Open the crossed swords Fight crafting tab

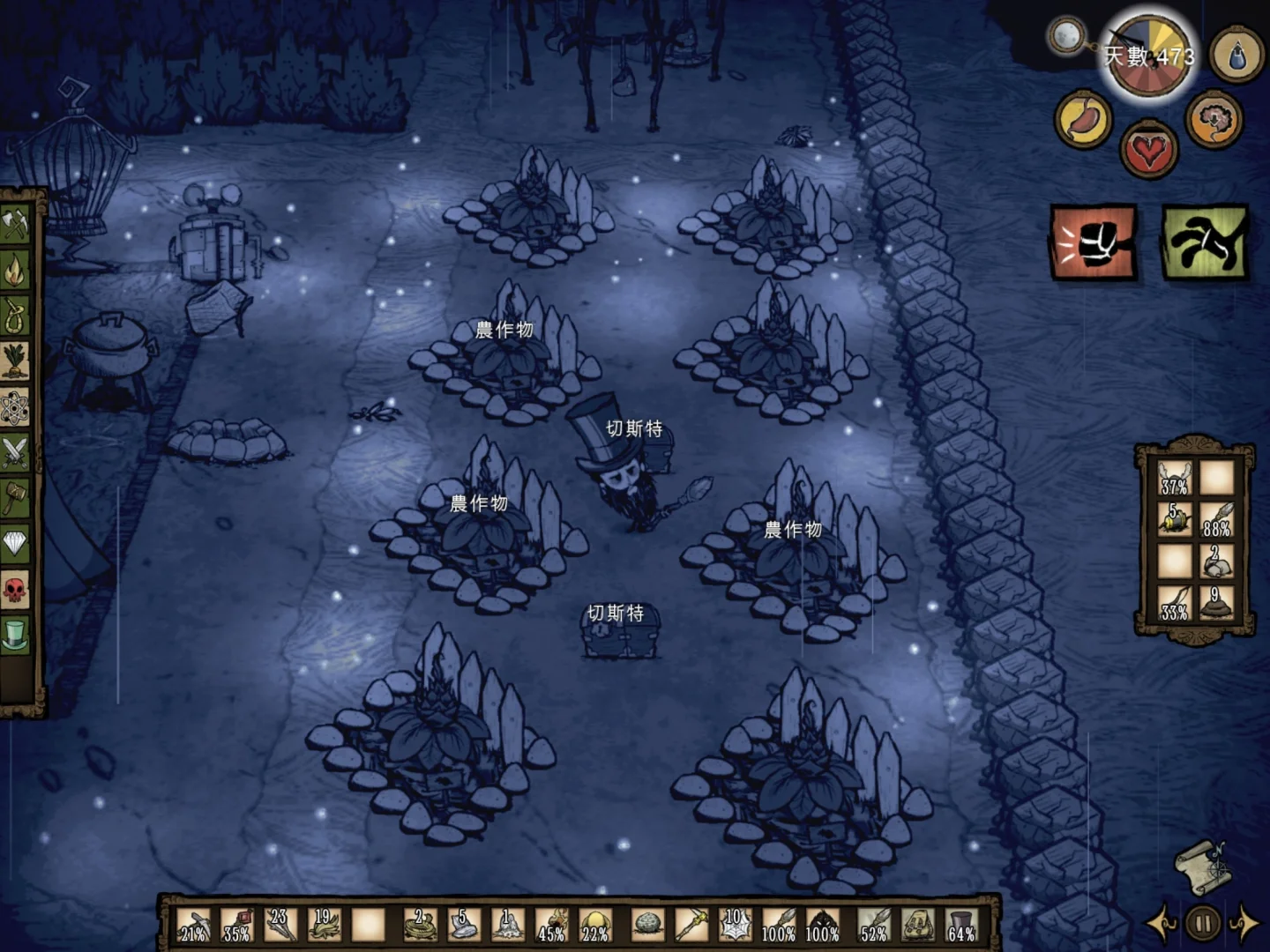(x=15, y=453)
